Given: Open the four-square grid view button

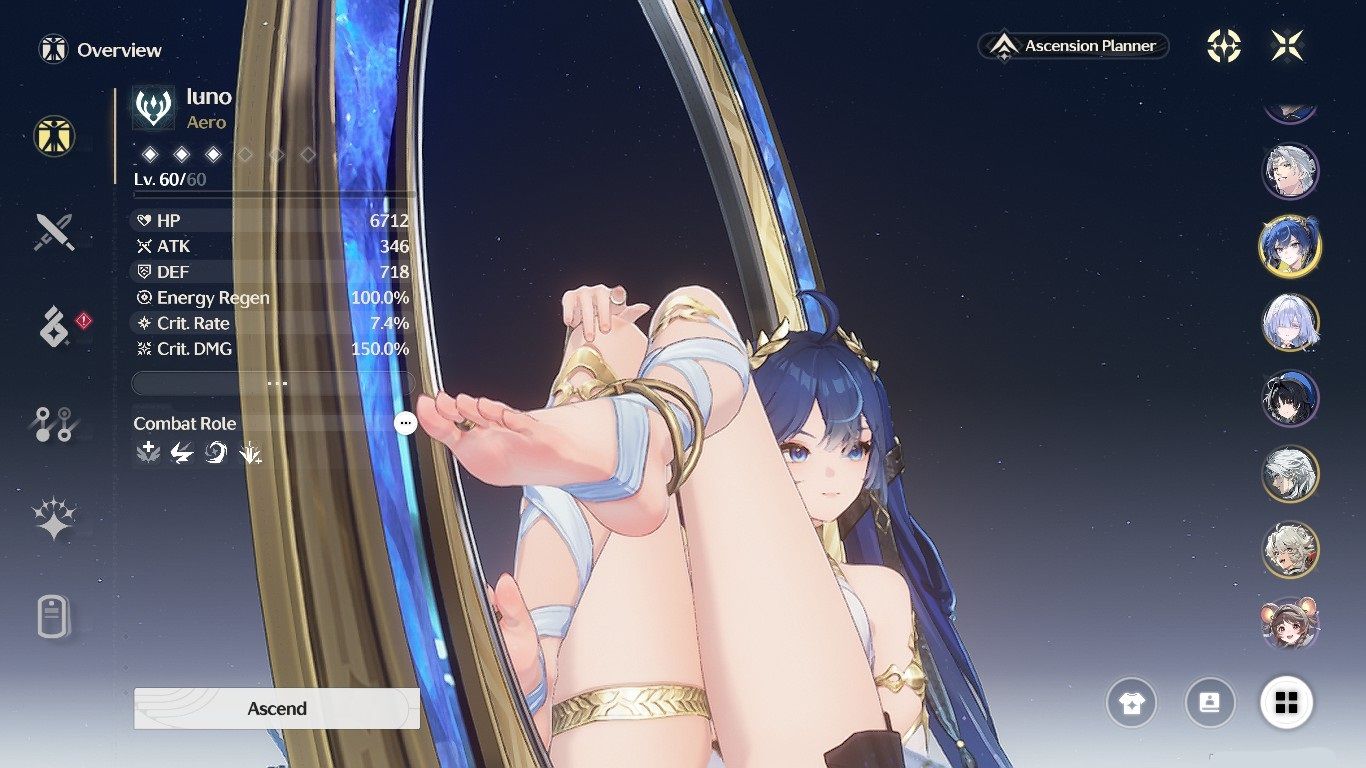Looking at the screenshot, I should [x=1287, y=703].
